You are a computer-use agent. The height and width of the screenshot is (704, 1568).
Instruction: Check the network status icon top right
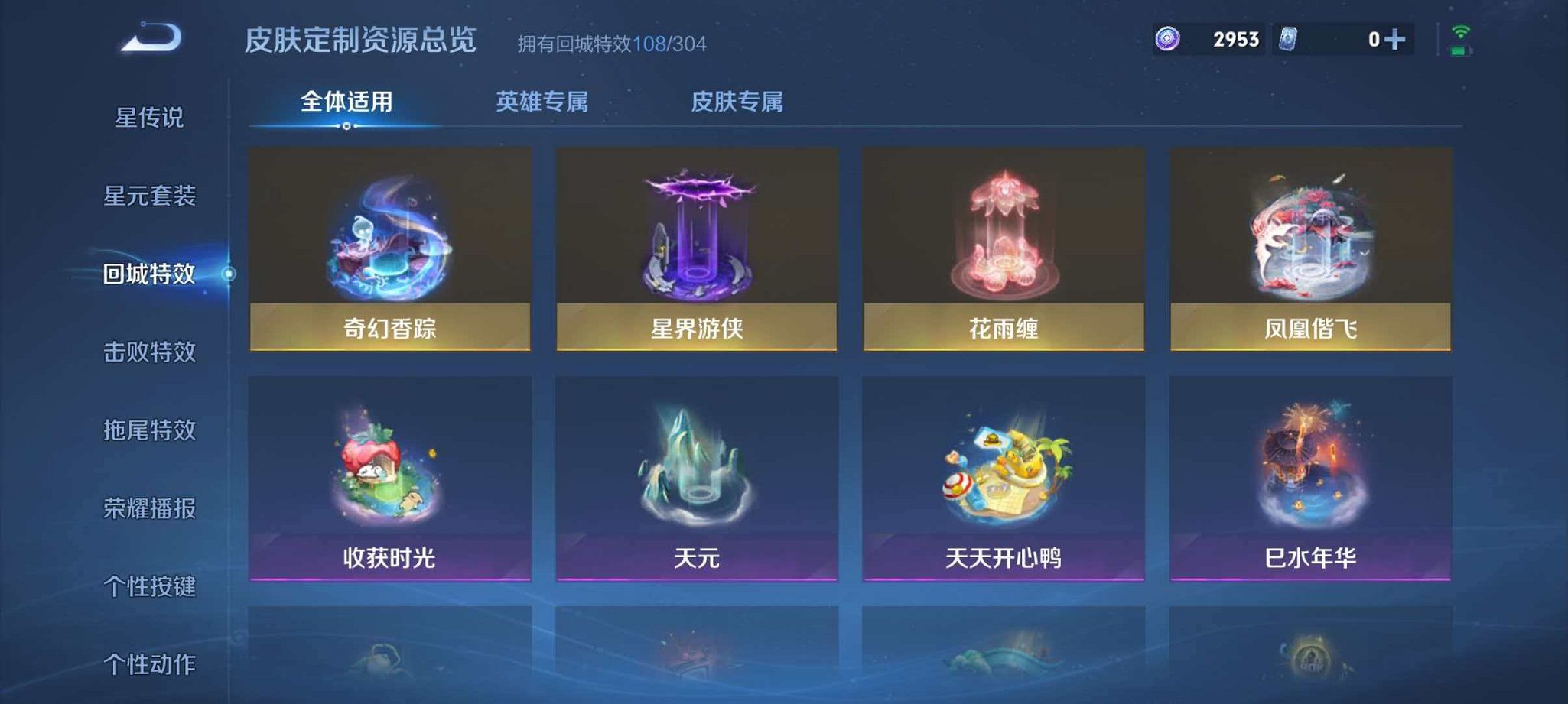pyautogui.click(x=1461, y=32)
